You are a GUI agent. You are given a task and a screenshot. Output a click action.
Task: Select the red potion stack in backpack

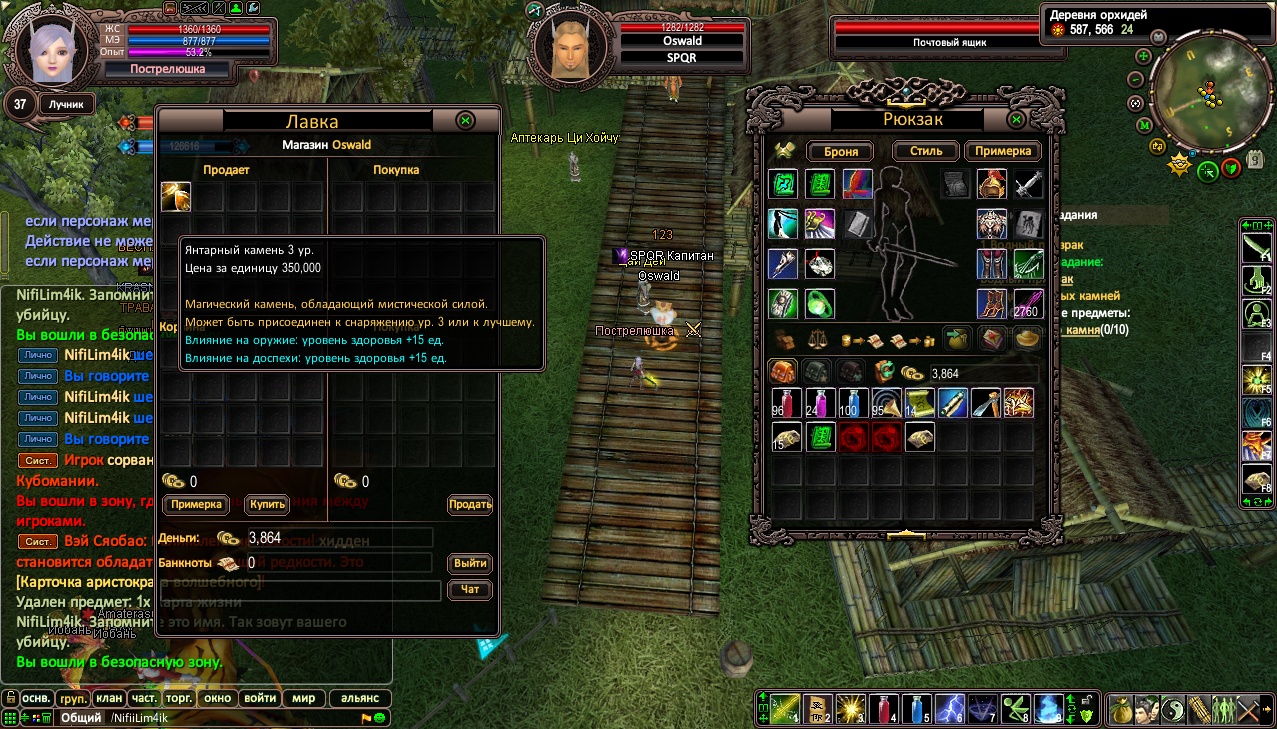pos(786,403)
